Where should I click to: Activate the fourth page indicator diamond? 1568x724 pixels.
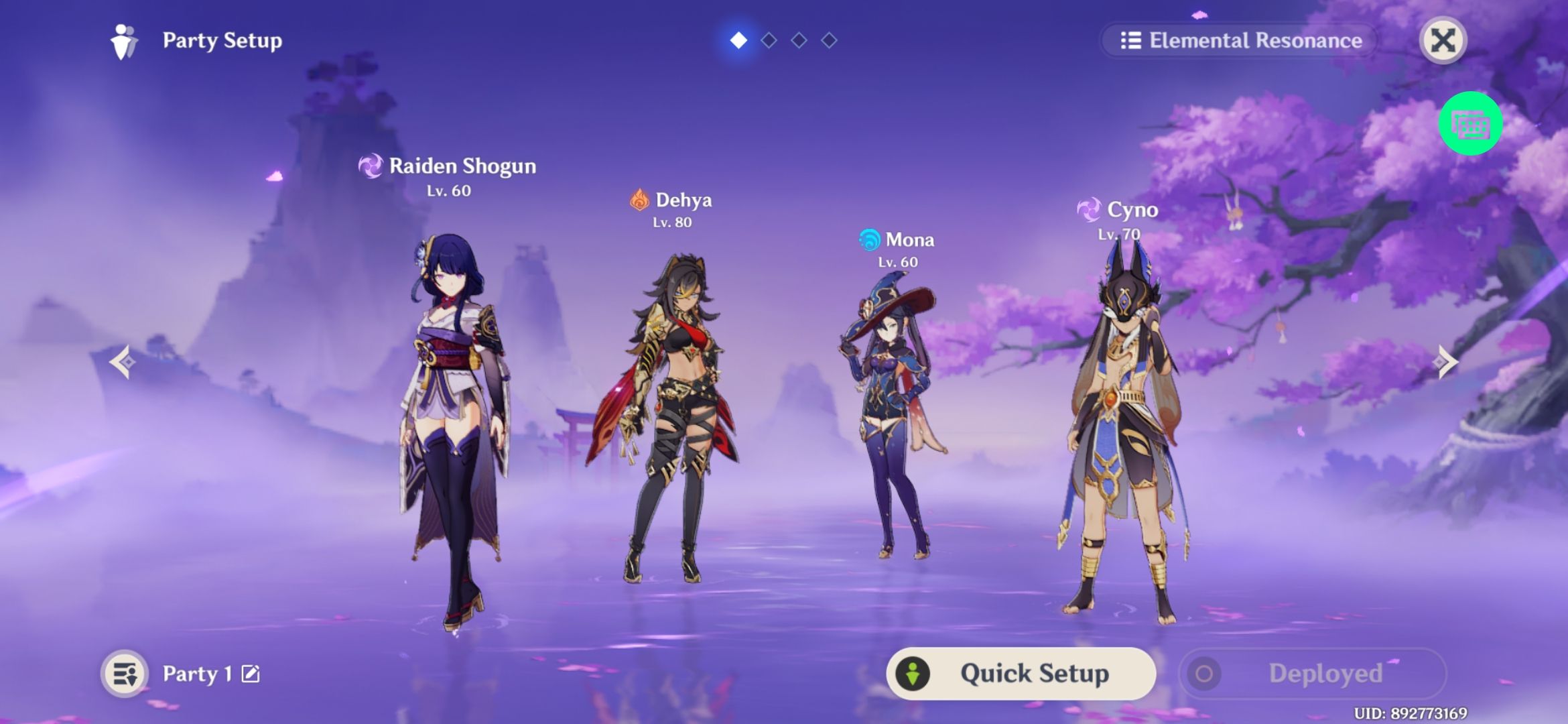click(828, 39)
